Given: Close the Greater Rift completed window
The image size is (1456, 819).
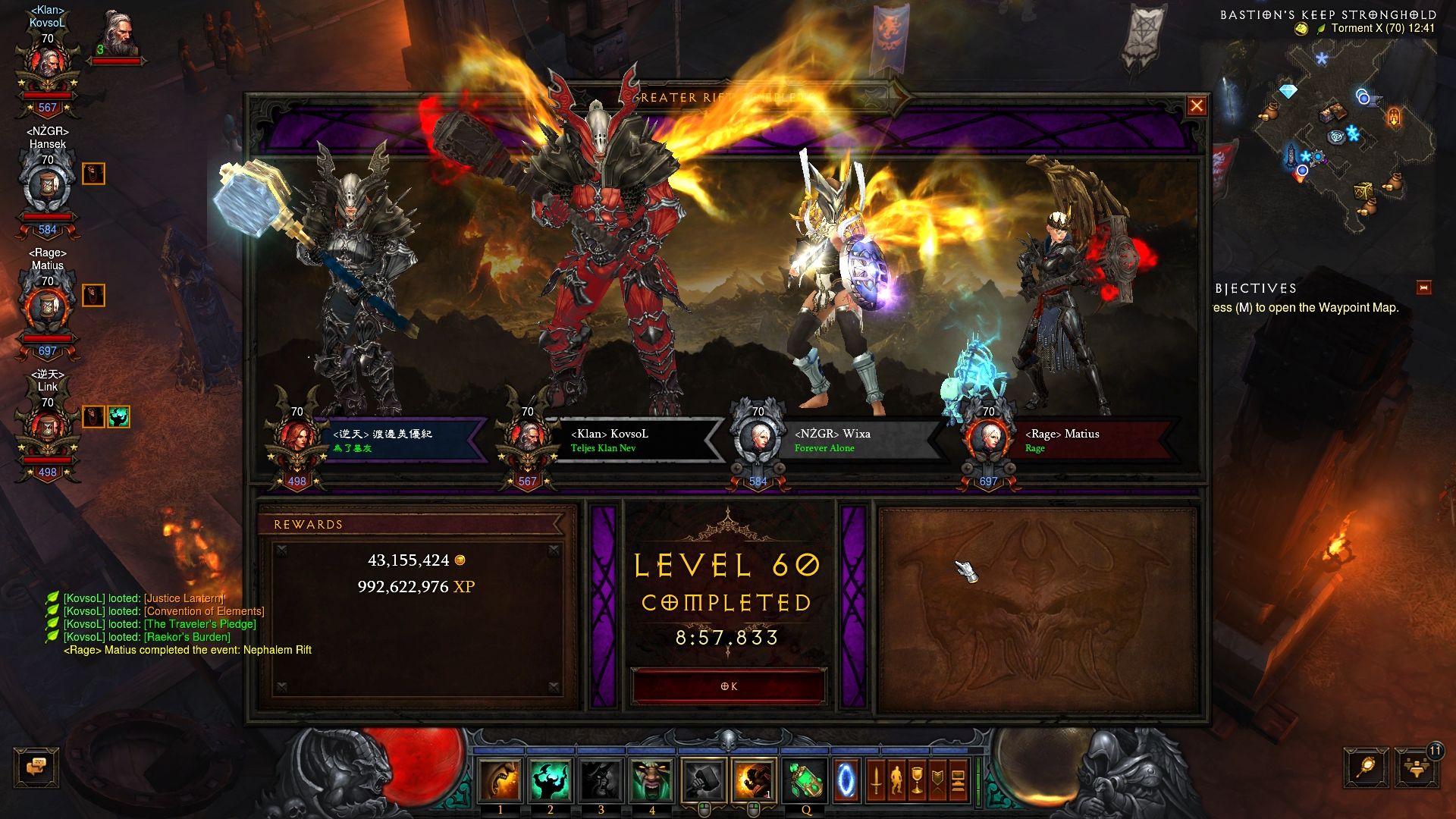Looking at the screenshot, I should point(1196,106).
